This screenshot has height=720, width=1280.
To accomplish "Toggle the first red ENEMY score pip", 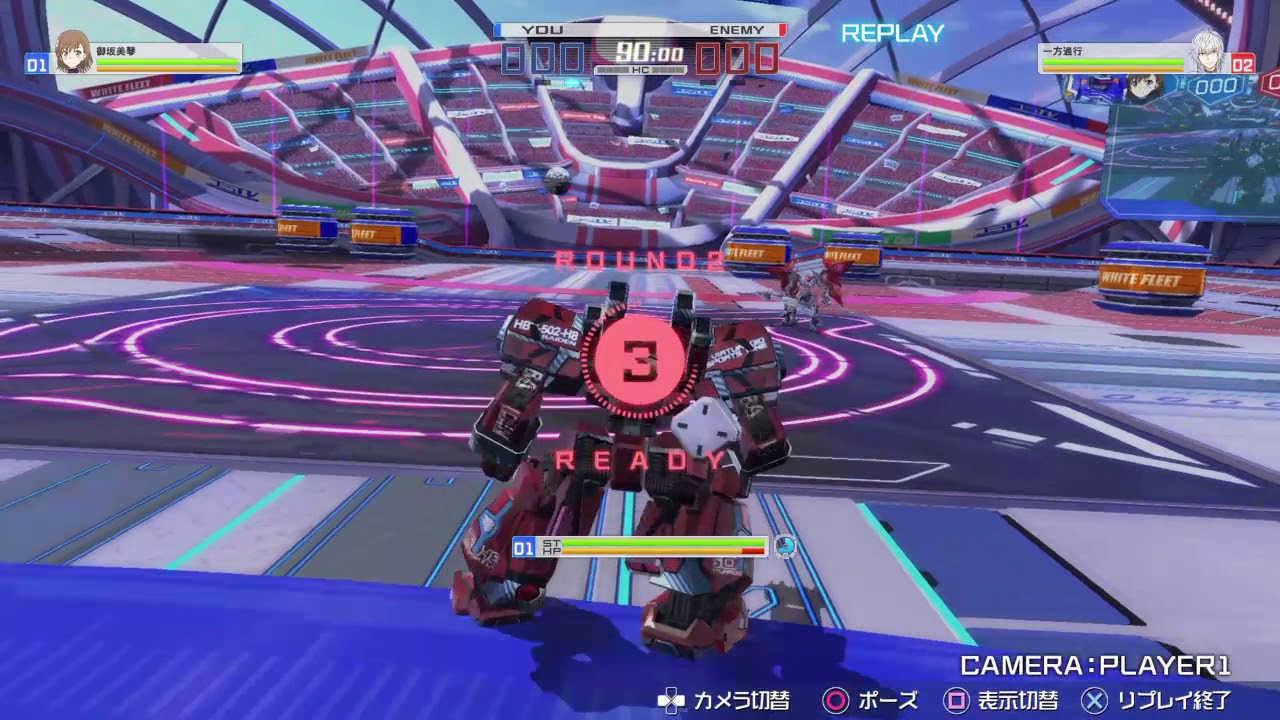I will pos(707,57).
